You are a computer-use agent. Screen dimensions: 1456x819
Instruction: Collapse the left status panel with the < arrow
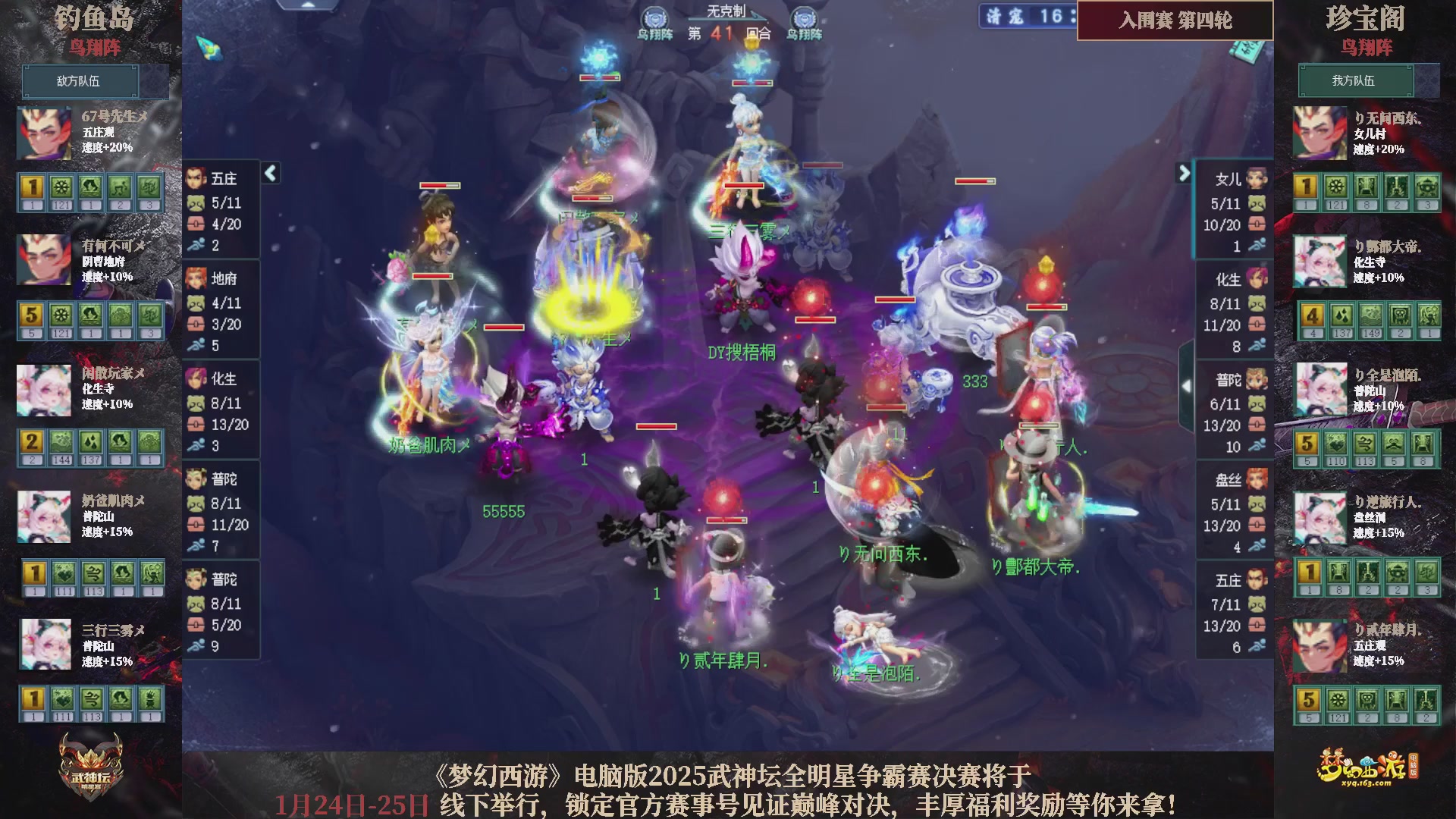[x=269, y=173]
